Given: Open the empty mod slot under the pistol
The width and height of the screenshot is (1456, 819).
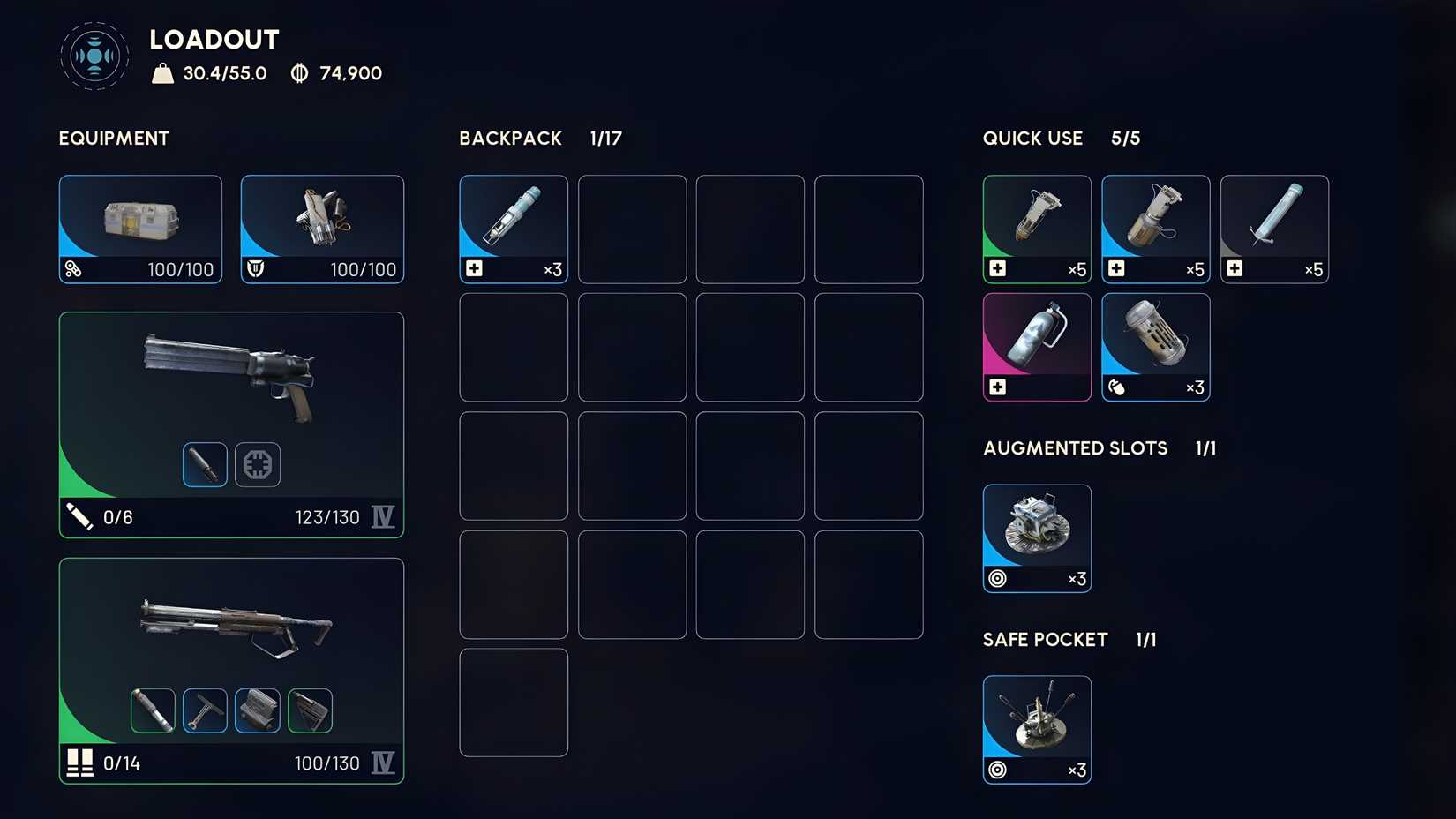Looking at the screenshot, I should [257, 464].
